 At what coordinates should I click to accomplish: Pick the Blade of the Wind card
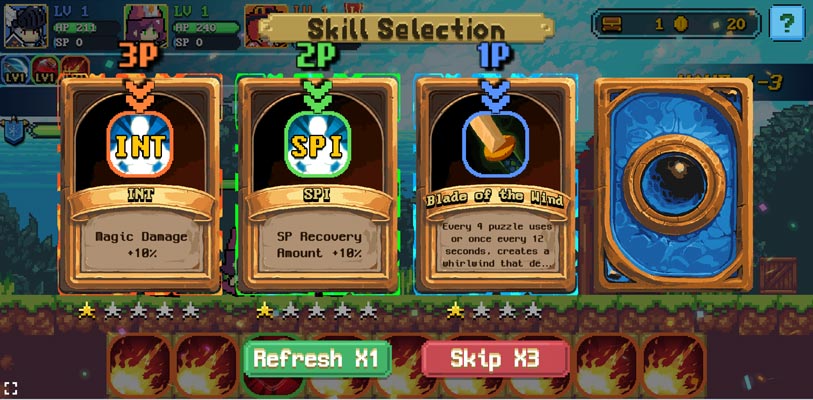(495, 185)
